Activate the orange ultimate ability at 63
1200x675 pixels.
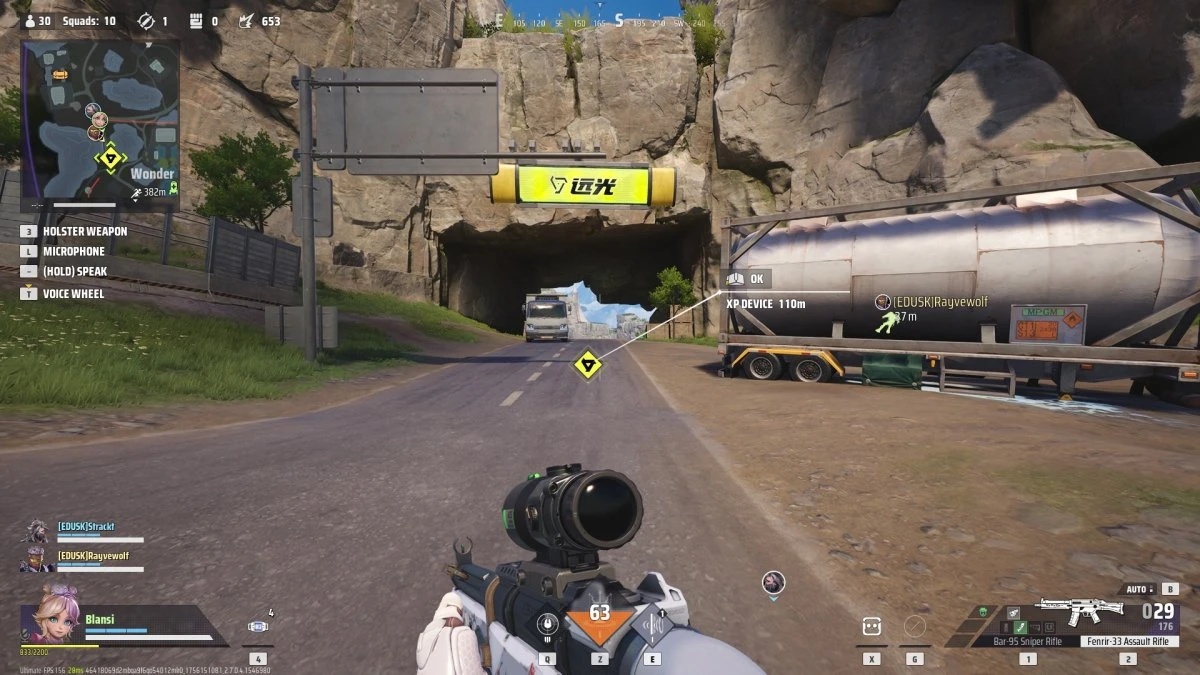[599, 623]
